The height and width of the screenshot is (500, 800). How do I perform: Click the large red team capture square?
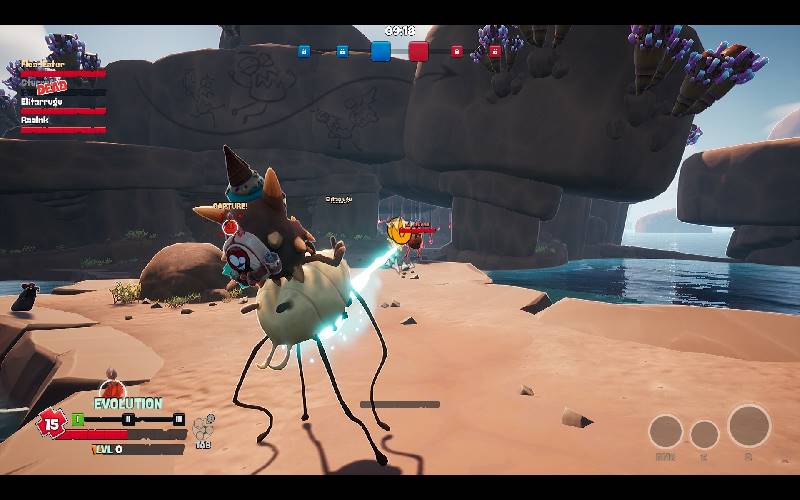tap(418, 51)
